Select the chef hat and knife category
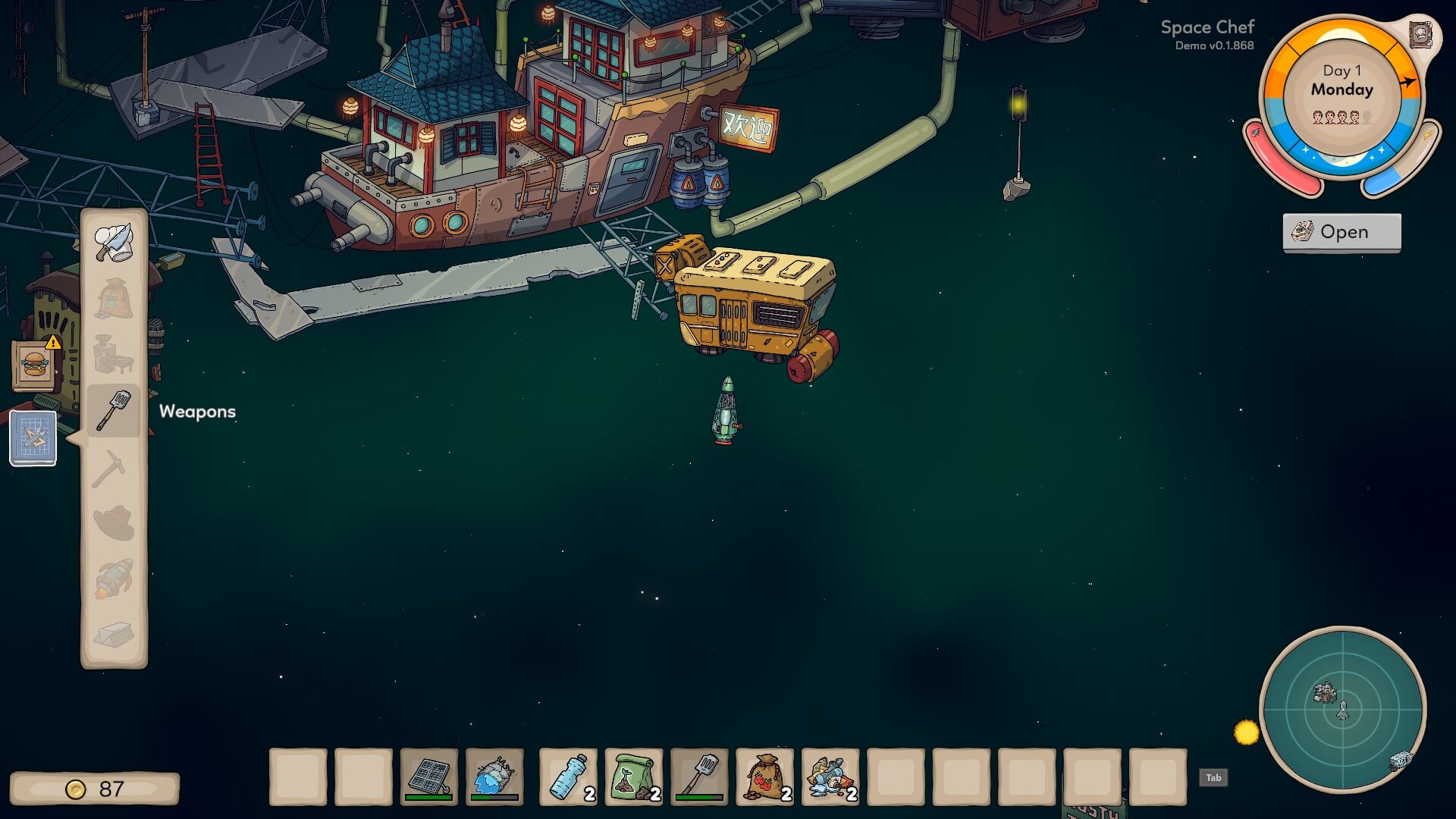The height and width of the screenshot is (819, 1456). (114, 242)
